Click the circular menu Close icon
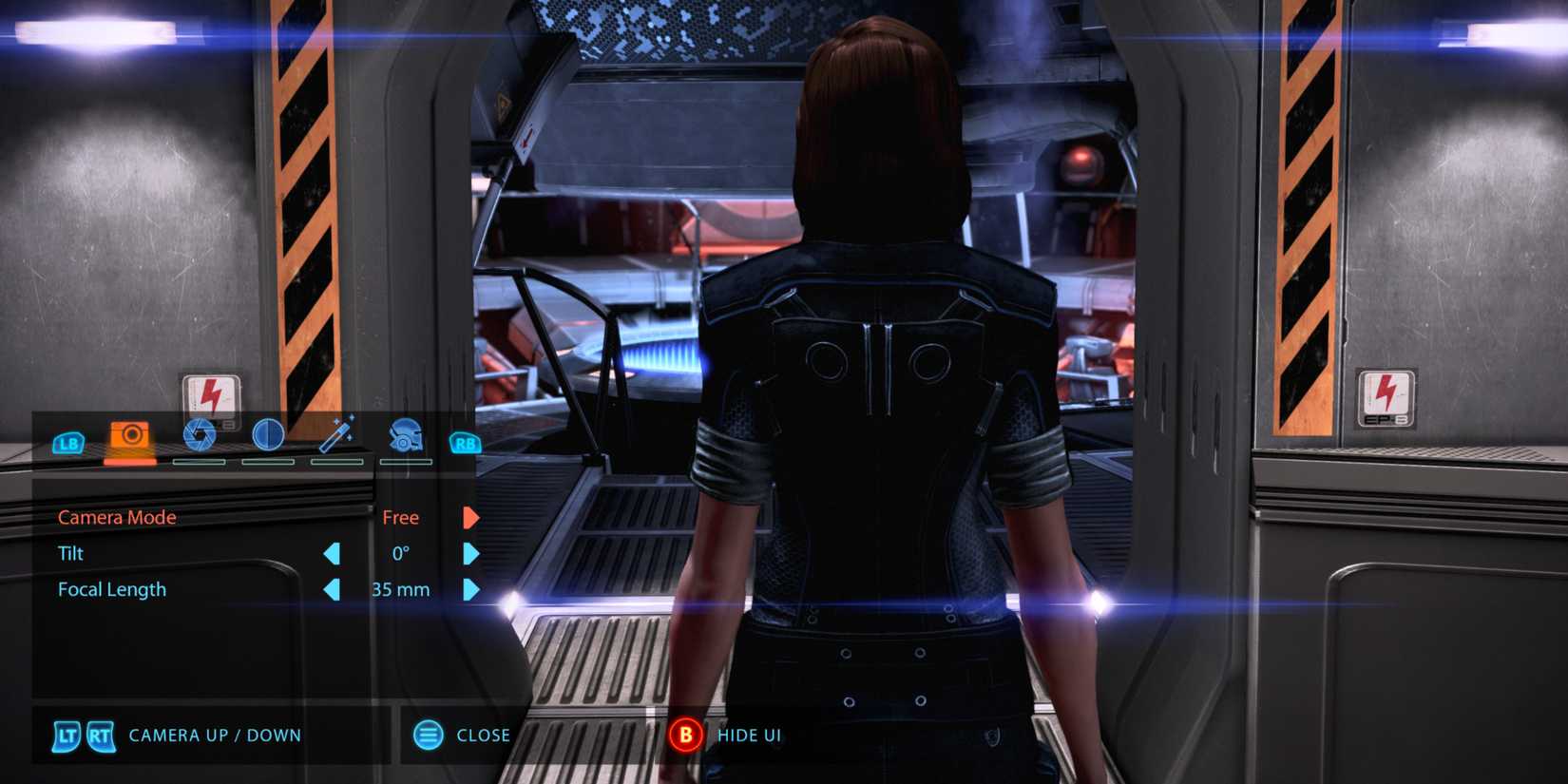The height and width of the screenshot is (784, 1568). coord(428,734)
